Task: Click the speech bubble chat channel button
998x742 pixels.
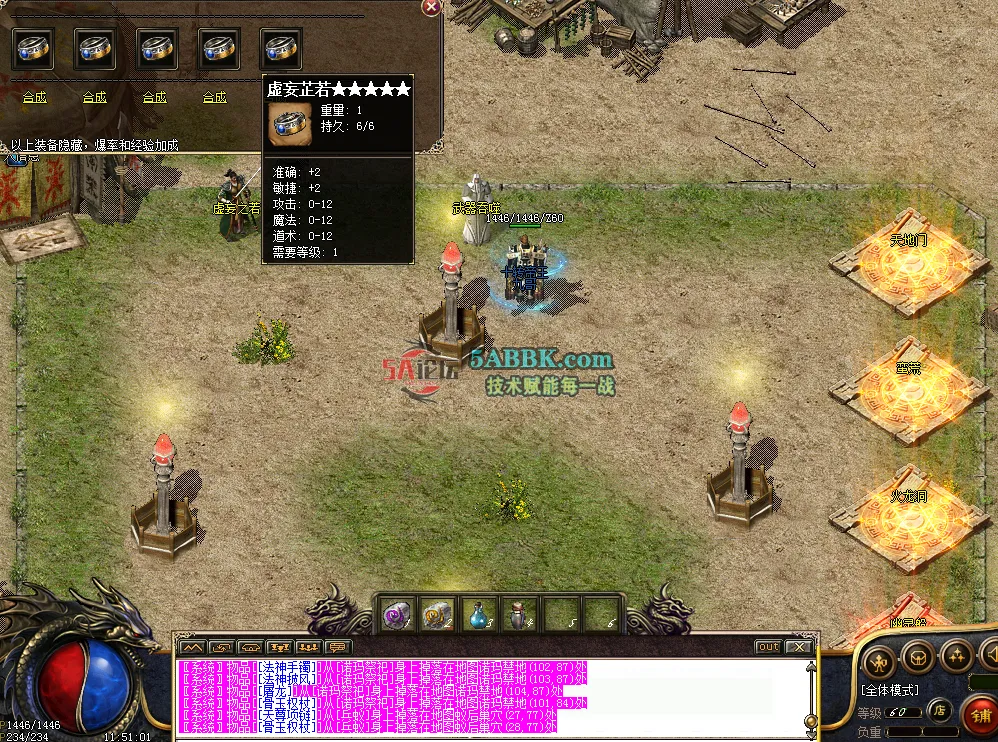Action: [x=337, y=647]
